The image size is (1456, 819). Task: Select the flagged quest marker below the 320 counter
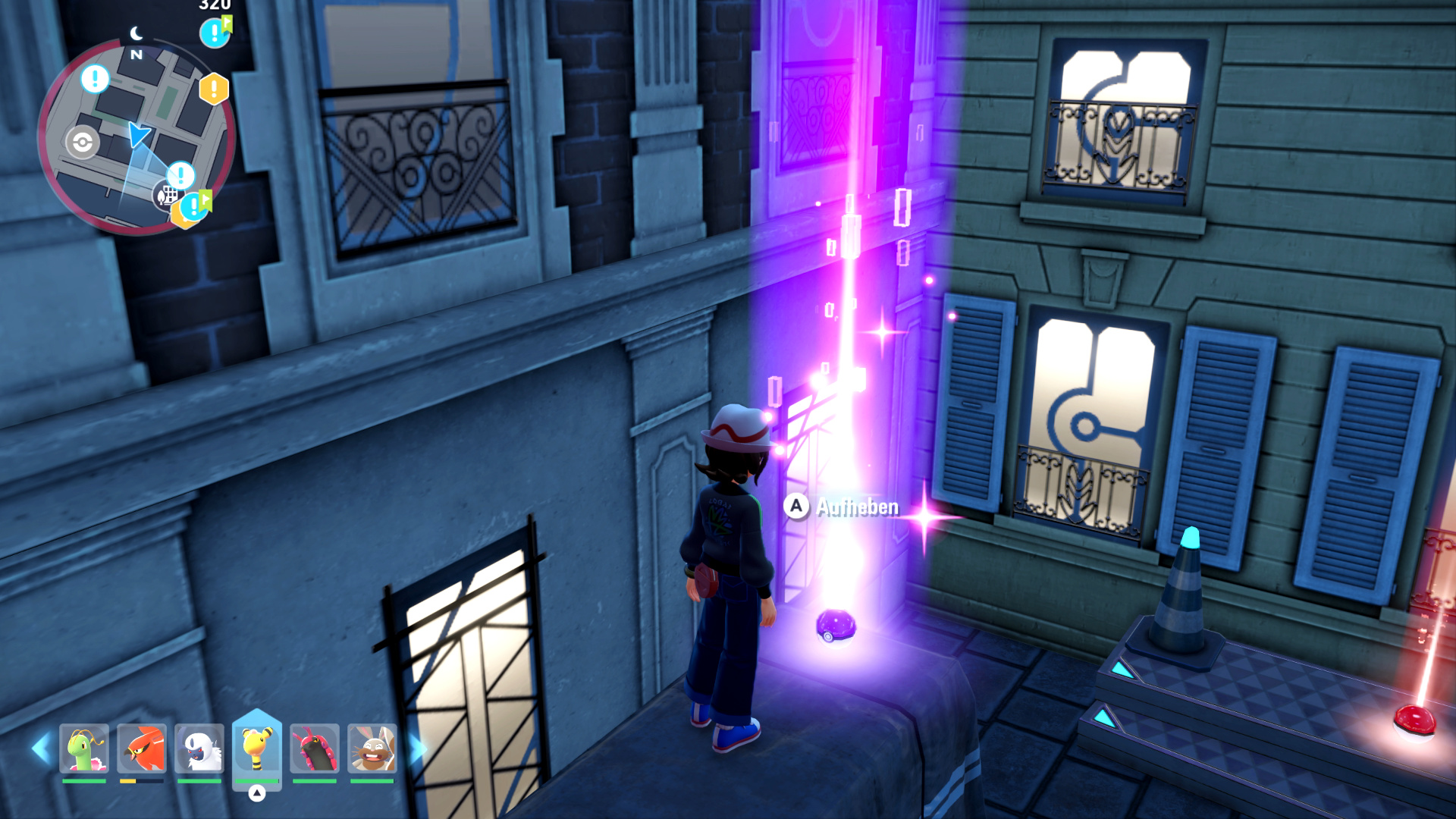215,33
